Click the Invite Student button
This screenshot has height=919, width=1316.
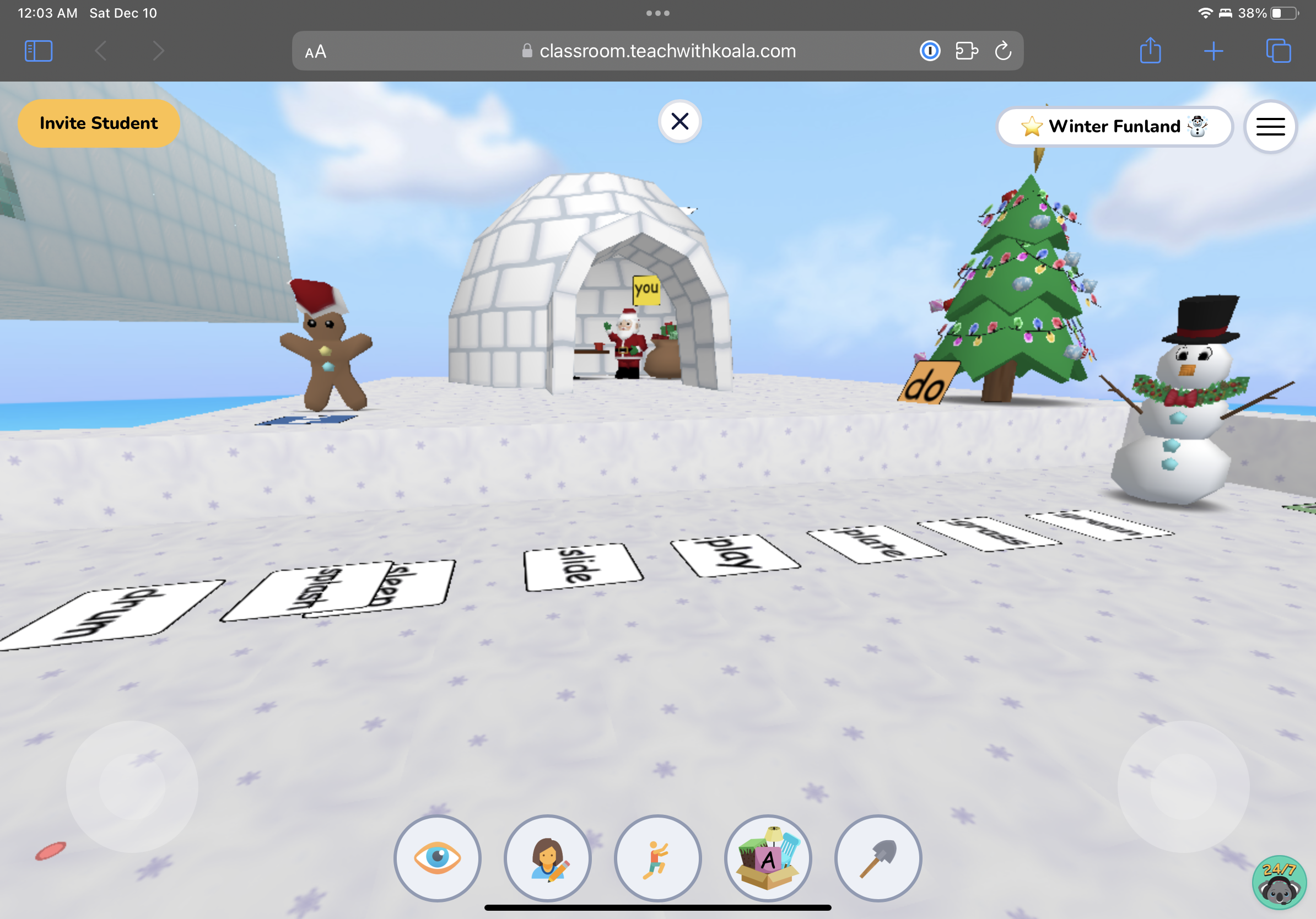click(98, 123)
